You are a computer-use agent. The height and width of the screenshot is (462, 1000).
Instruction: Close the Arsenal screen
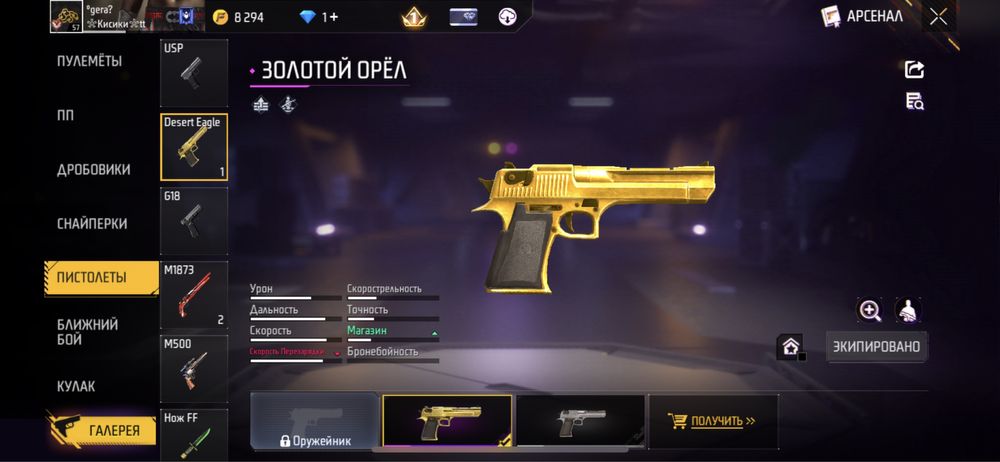tap(938, 16)
